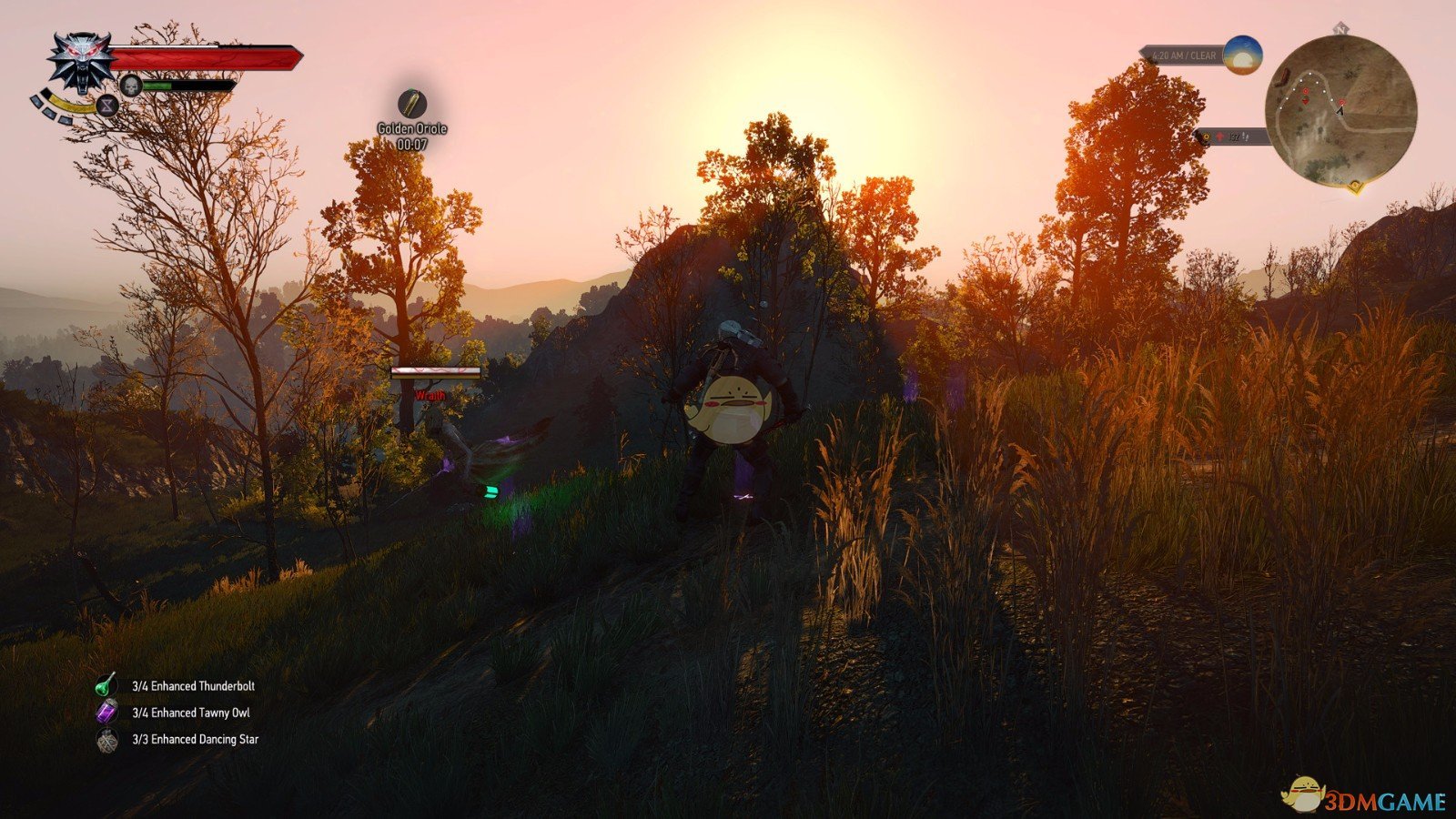Image resolution: width=1456 pixels, height=819 pixels.
Task: Select the yellow quest marker below minimap
Action: point(1355,186)
